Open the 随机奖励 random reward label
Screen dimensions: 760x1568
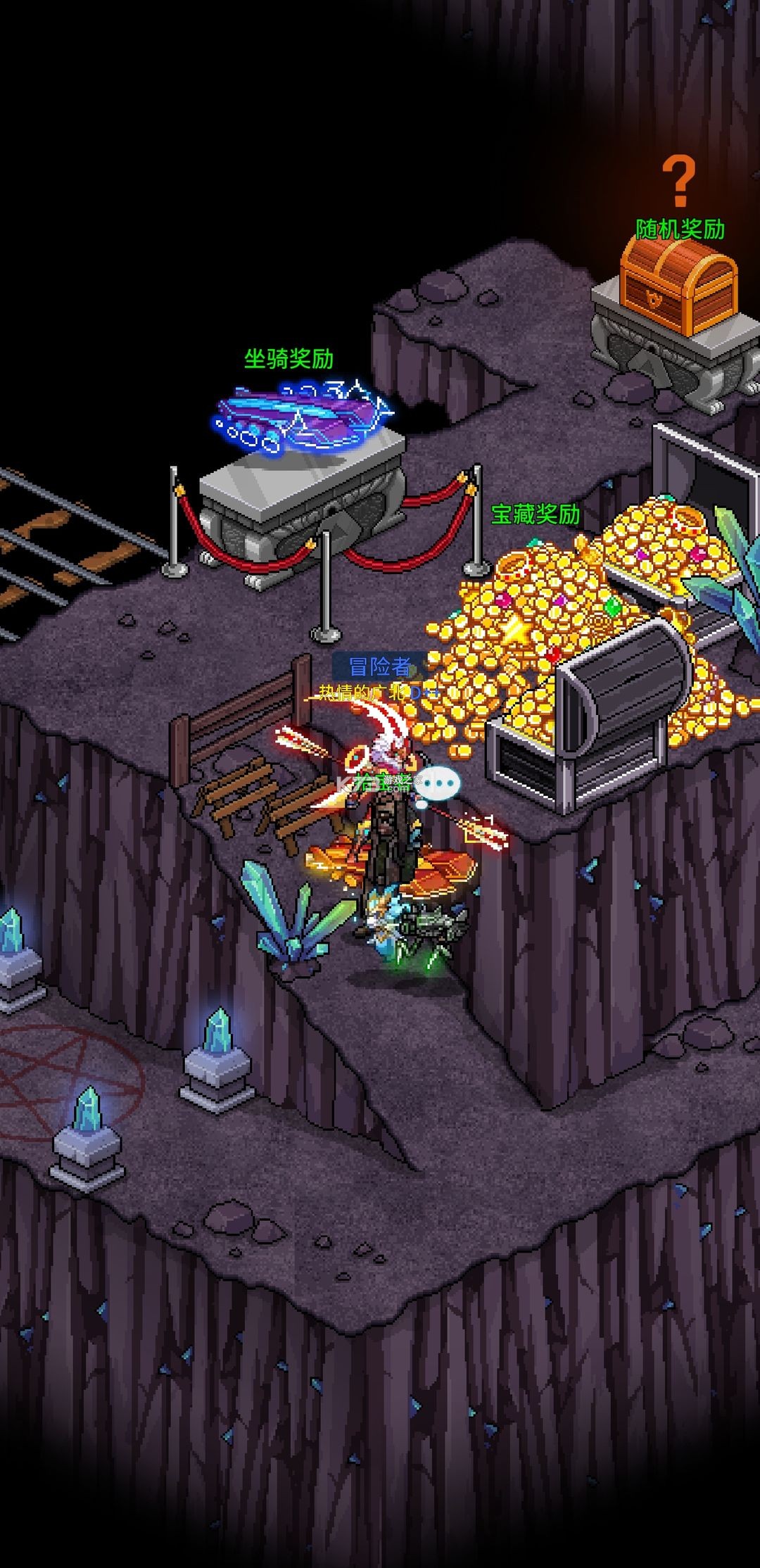pyautogui.click(x=680, y=229)
